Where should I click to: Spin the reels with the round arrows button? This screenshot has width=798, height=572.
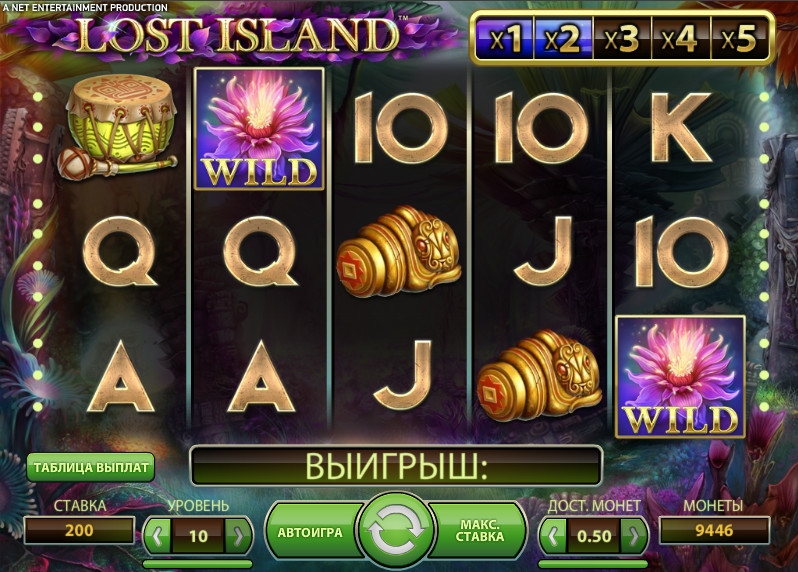[x=397, y=533]
